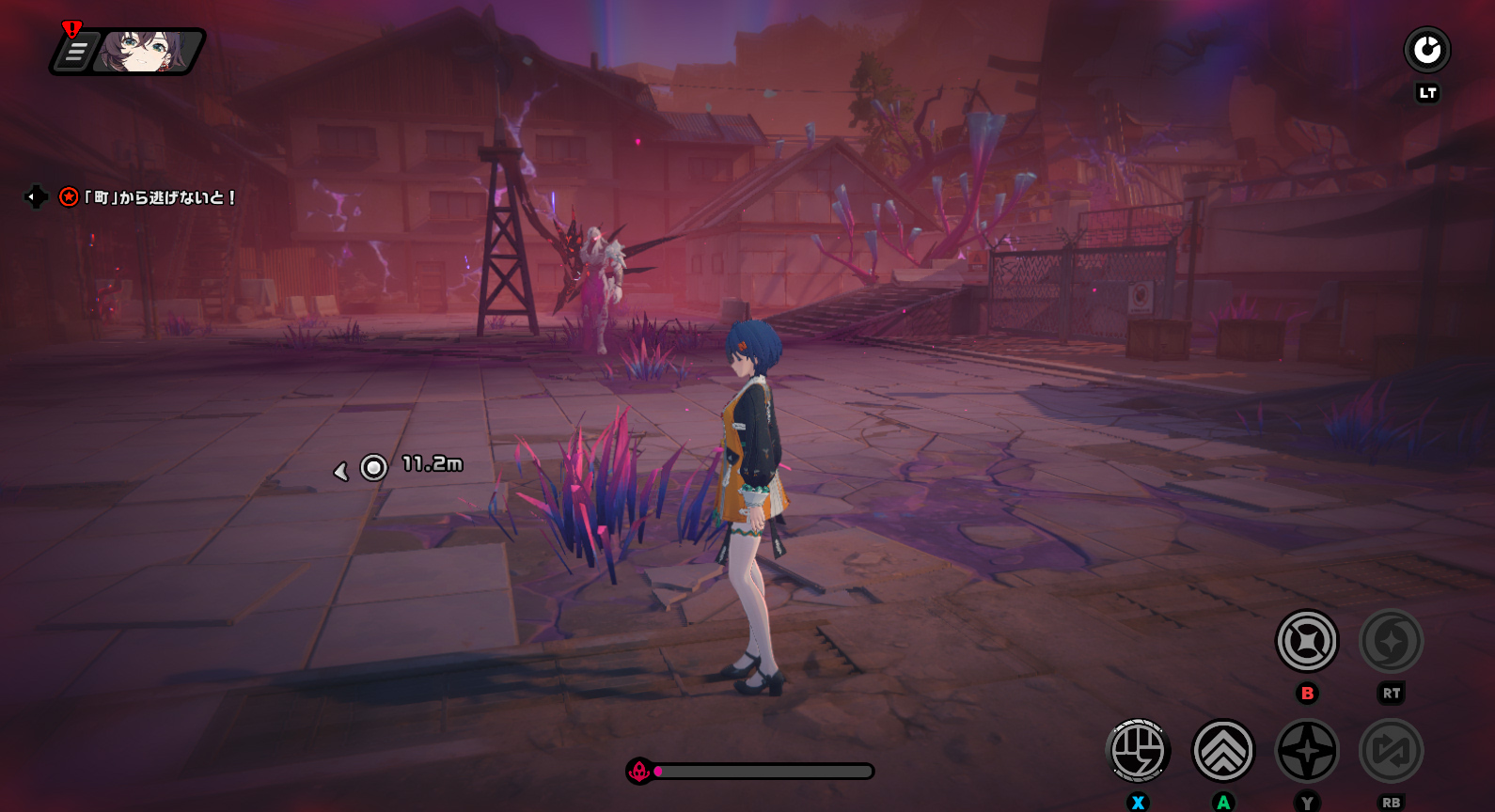
Task: Use the four-point star skill icon
Action: pos(1307,751)
